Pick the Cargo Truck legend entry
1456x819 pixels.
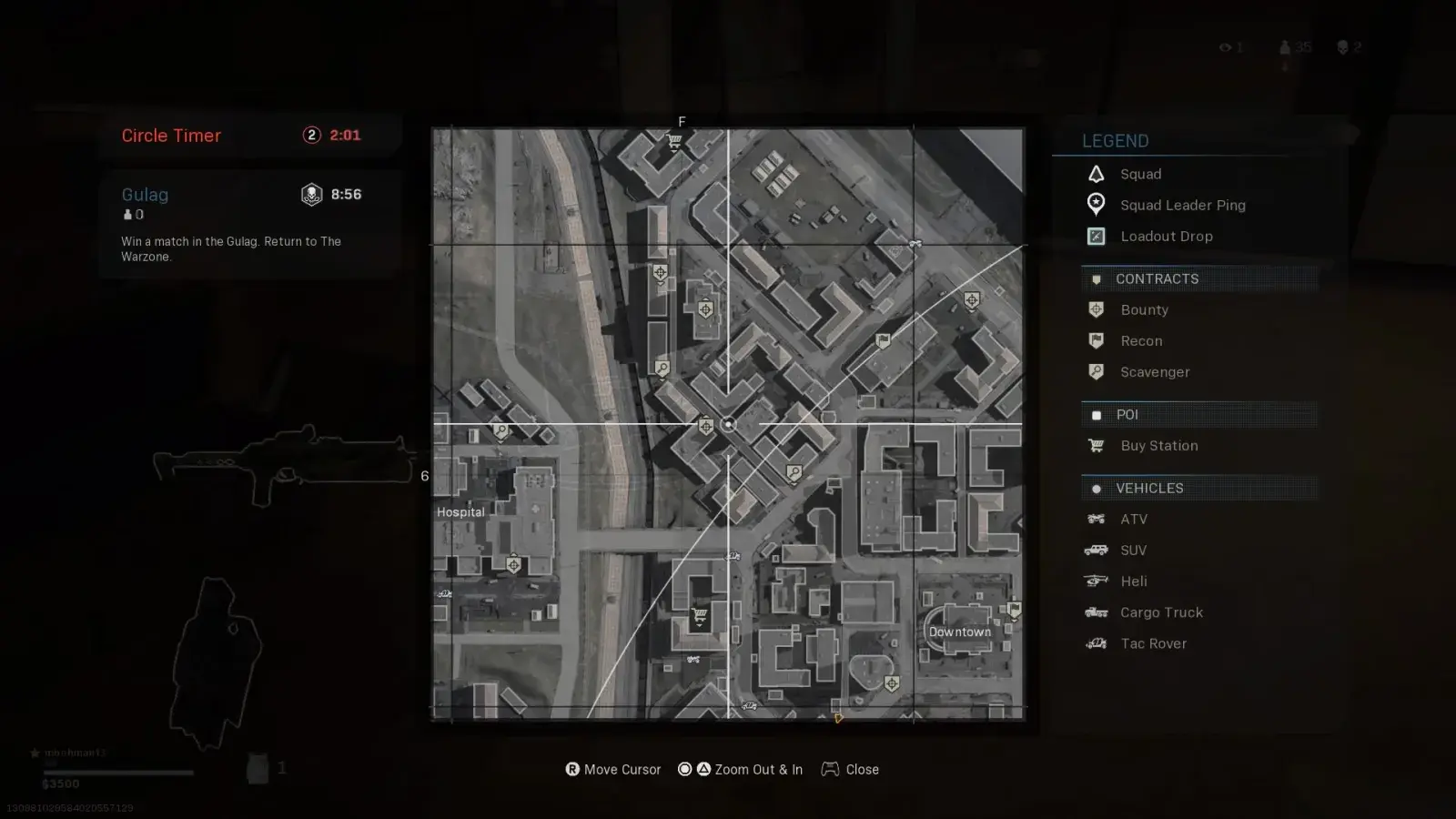point(1161,612)
